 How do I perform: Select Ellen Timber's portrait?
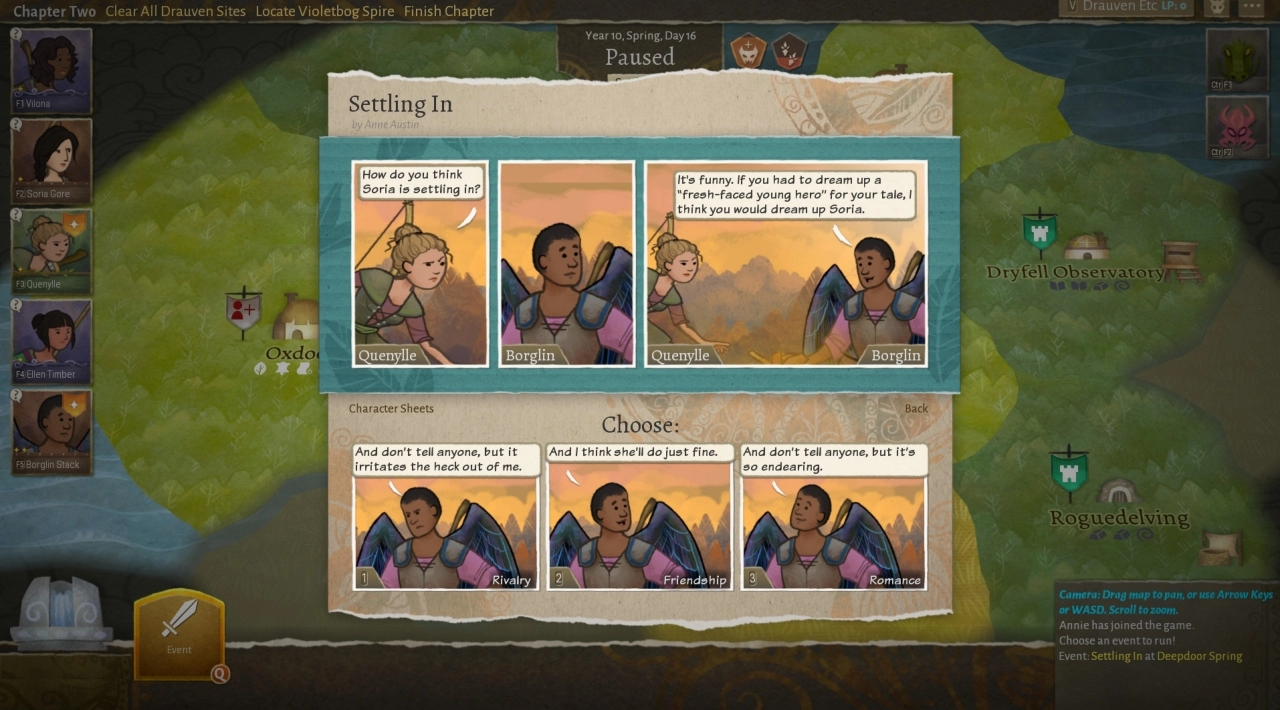[x=52, y=341]
